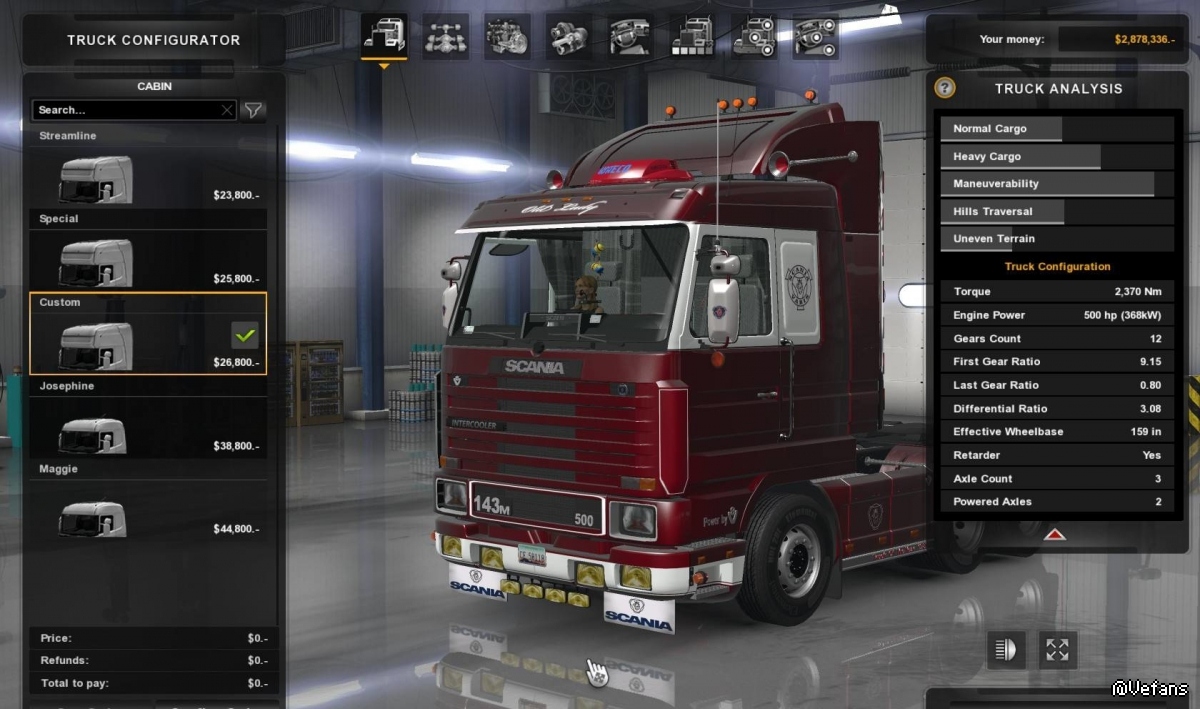This screenshot has width=1200, height=709.
Task: Switch to the chassis category tab
Action: point(446,37)
